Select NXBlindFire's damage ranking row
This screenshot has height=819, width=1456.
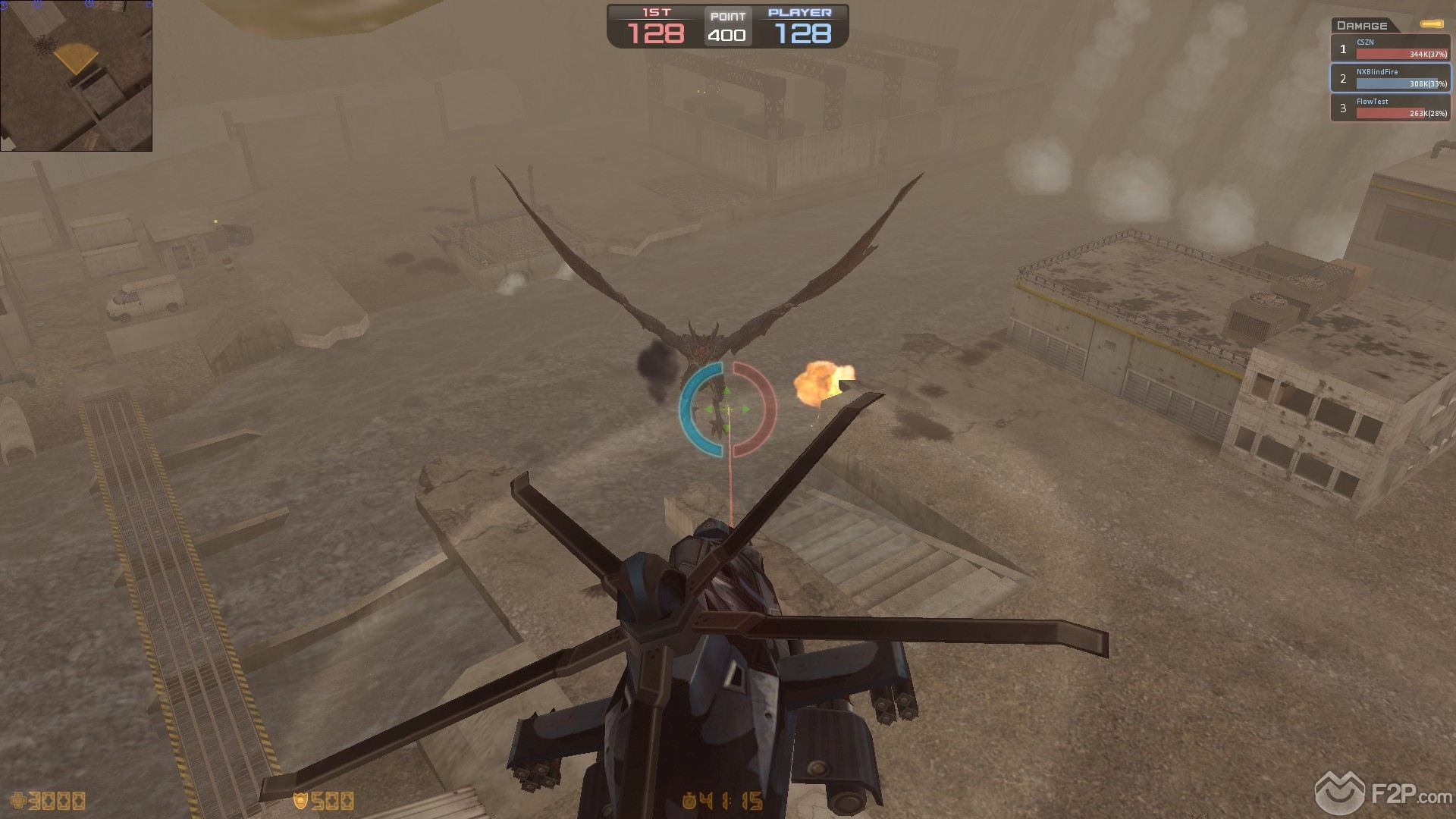[1391, 78]
